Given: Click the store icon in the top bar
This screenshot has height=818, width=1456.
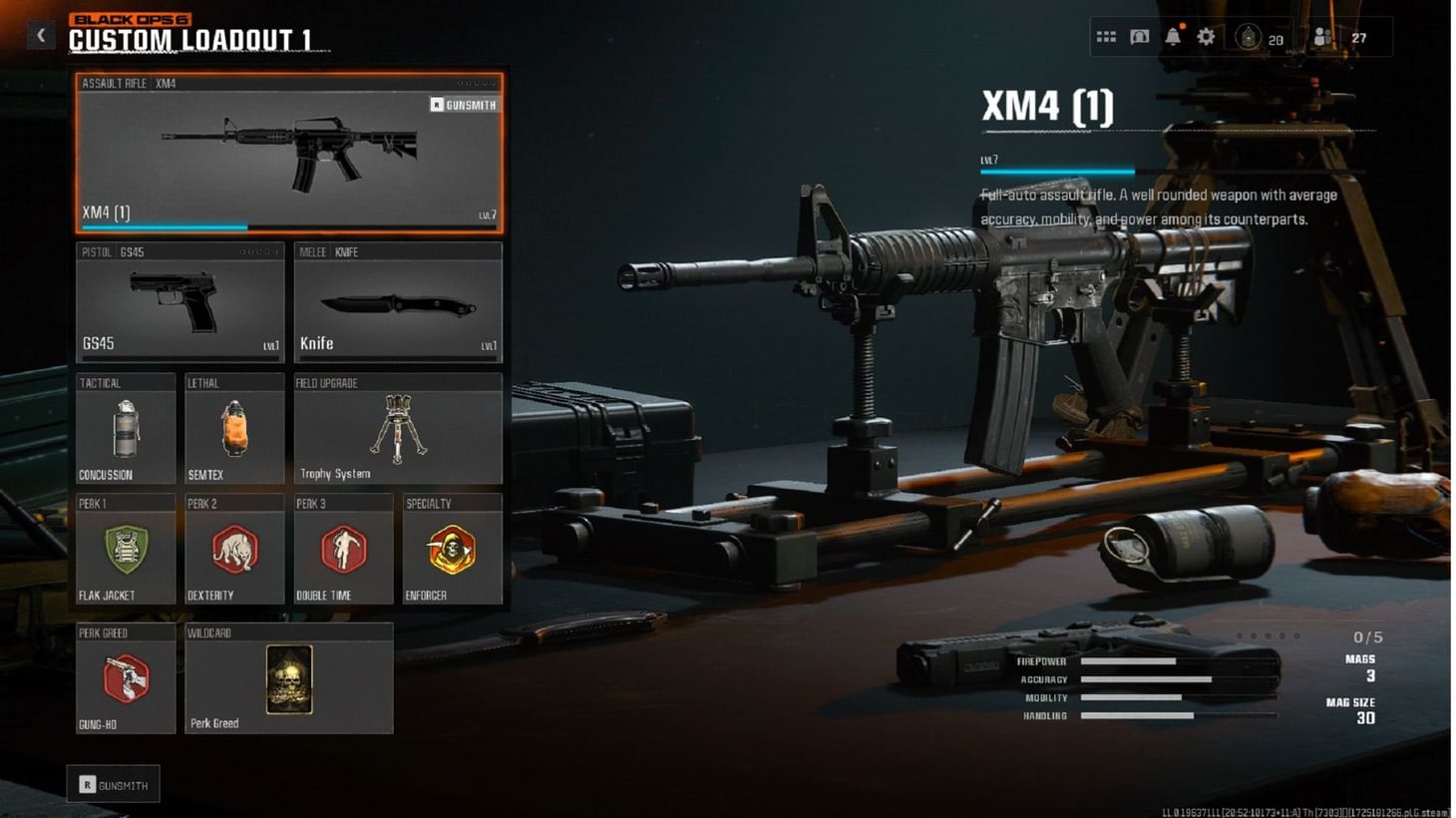Looking at the screenshot, I should point(1138,35).
